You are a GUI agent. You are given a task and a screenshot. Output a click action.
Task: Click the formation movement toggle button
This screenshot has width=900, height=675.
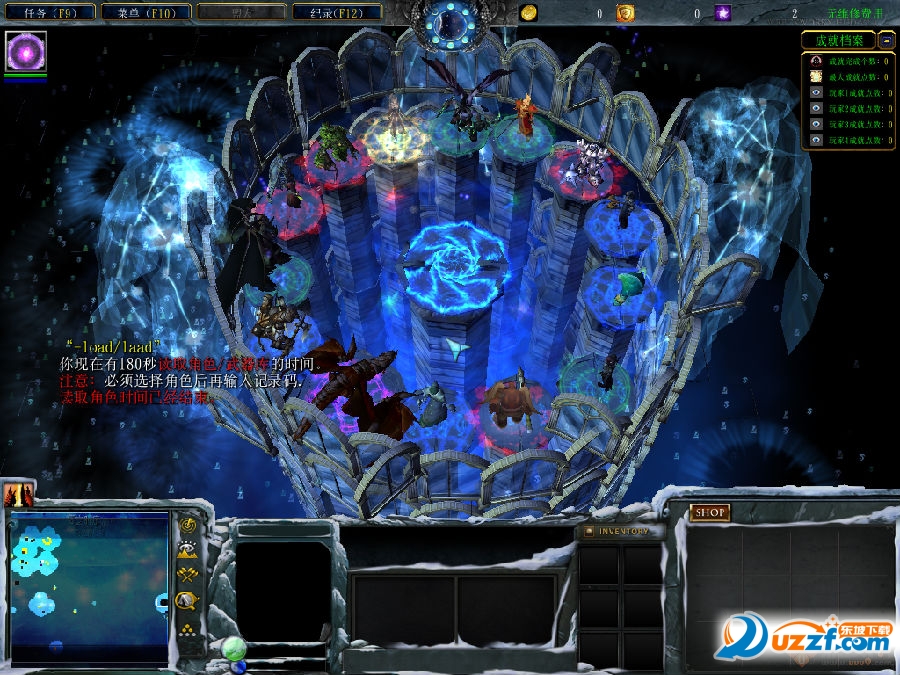187,629
